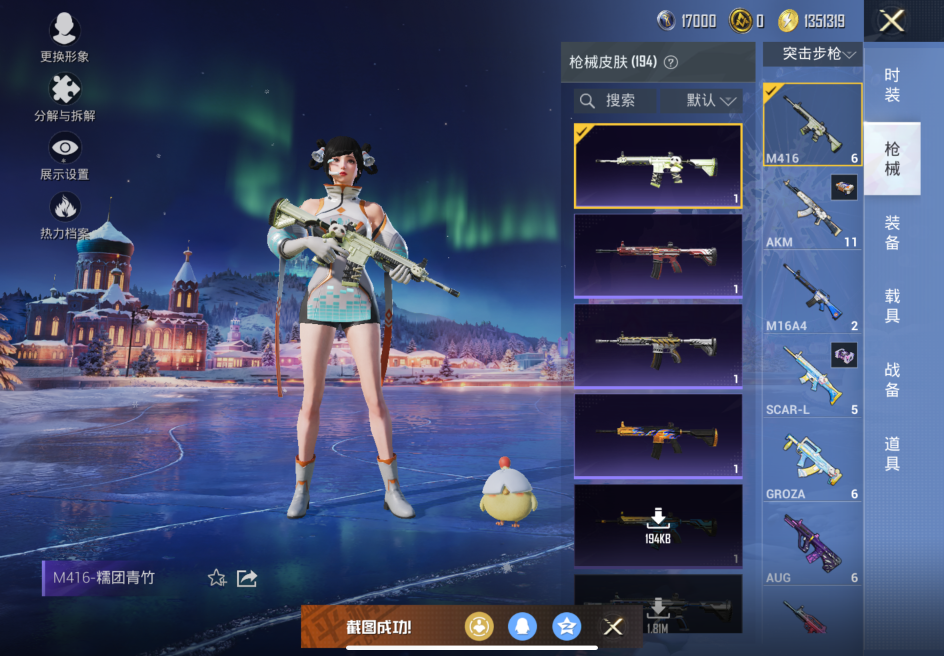Open 更换形象 change appearance option
Viewport: 944px width, 656px height.
(65, 37)
